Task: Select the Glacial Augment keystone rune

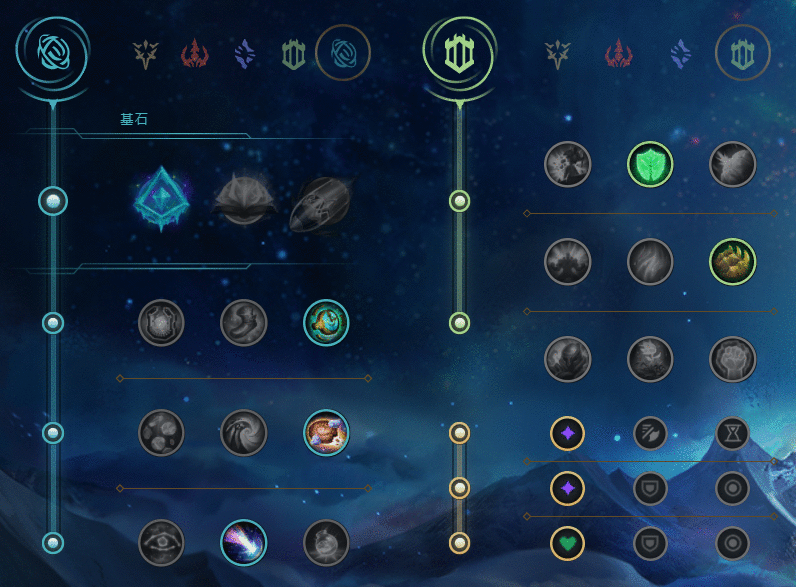Action: 162,200
